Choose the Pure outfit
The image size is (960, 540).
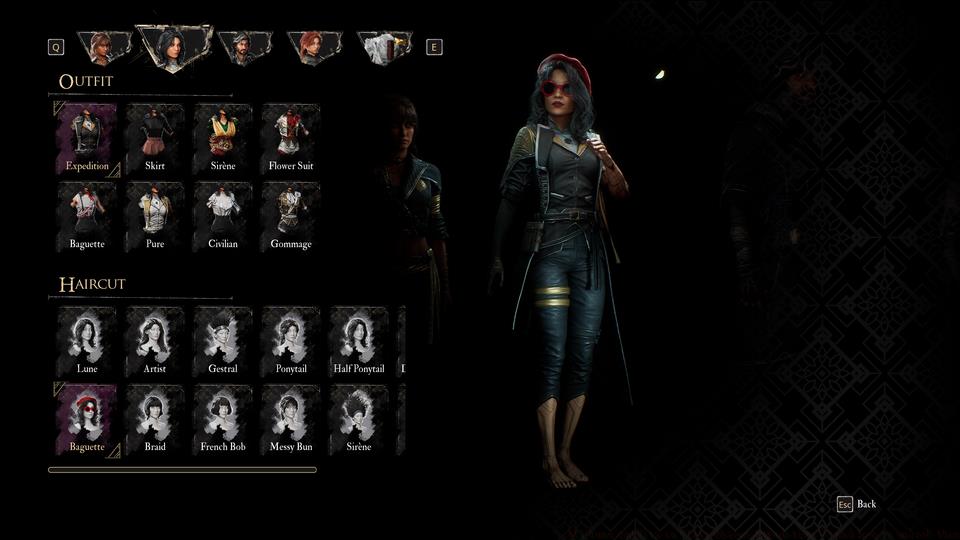tap(155, 216)
